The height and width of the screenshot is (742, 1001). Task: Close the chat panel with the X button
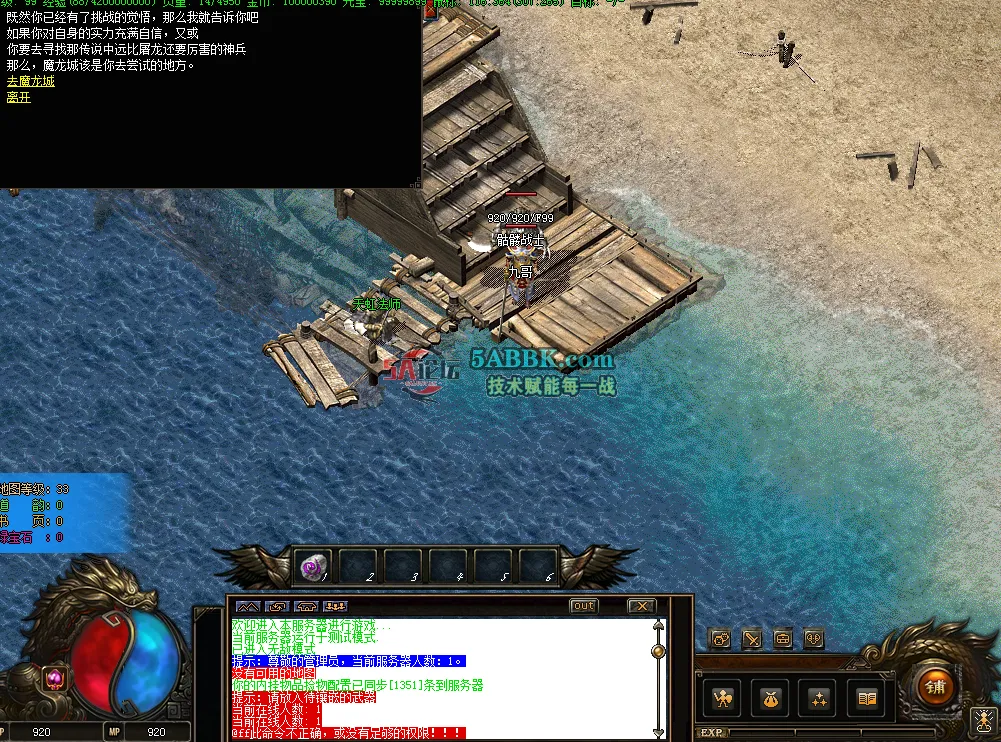point(641,606)
